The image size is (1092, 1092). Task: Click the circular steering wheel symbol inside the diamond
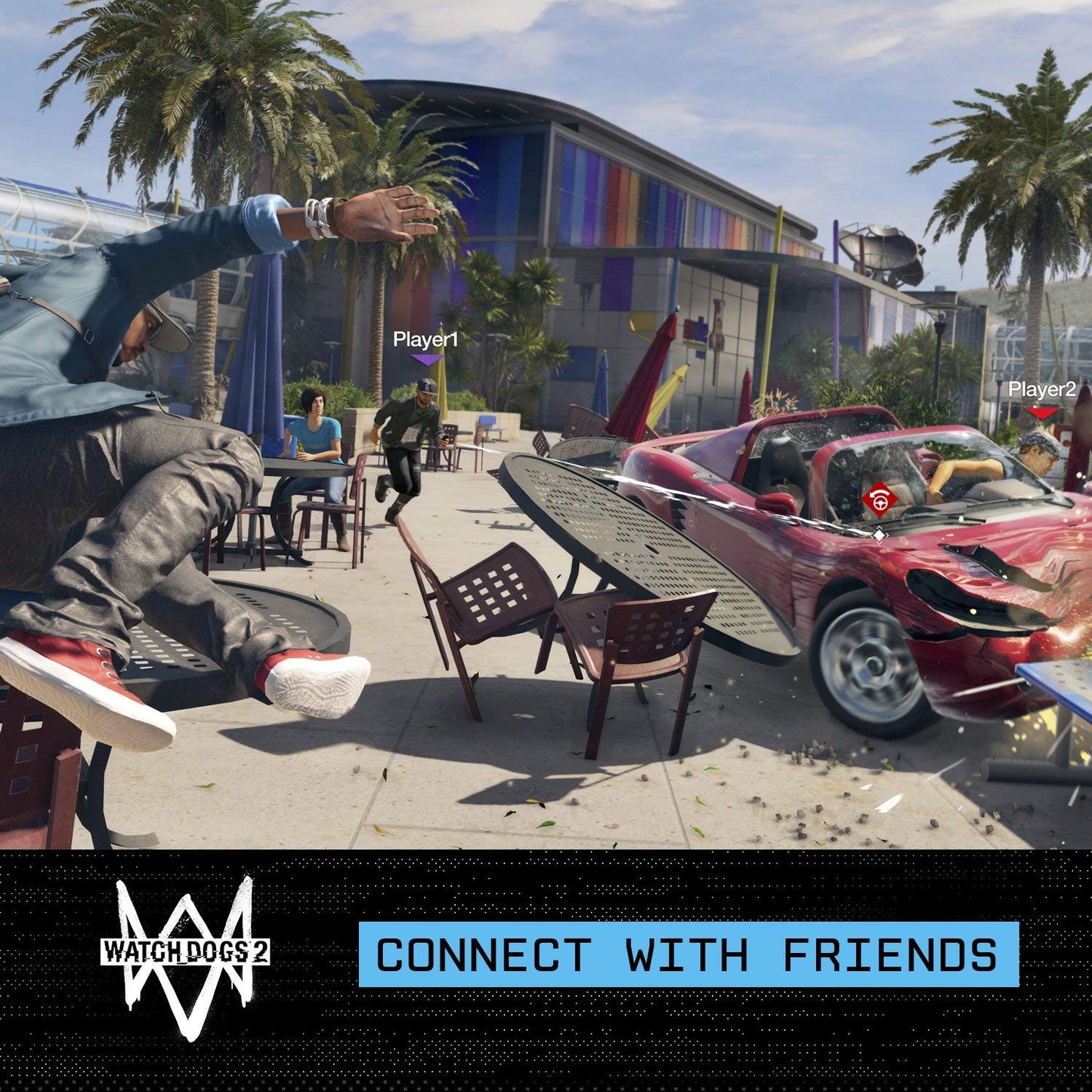[x=881, y=504]
